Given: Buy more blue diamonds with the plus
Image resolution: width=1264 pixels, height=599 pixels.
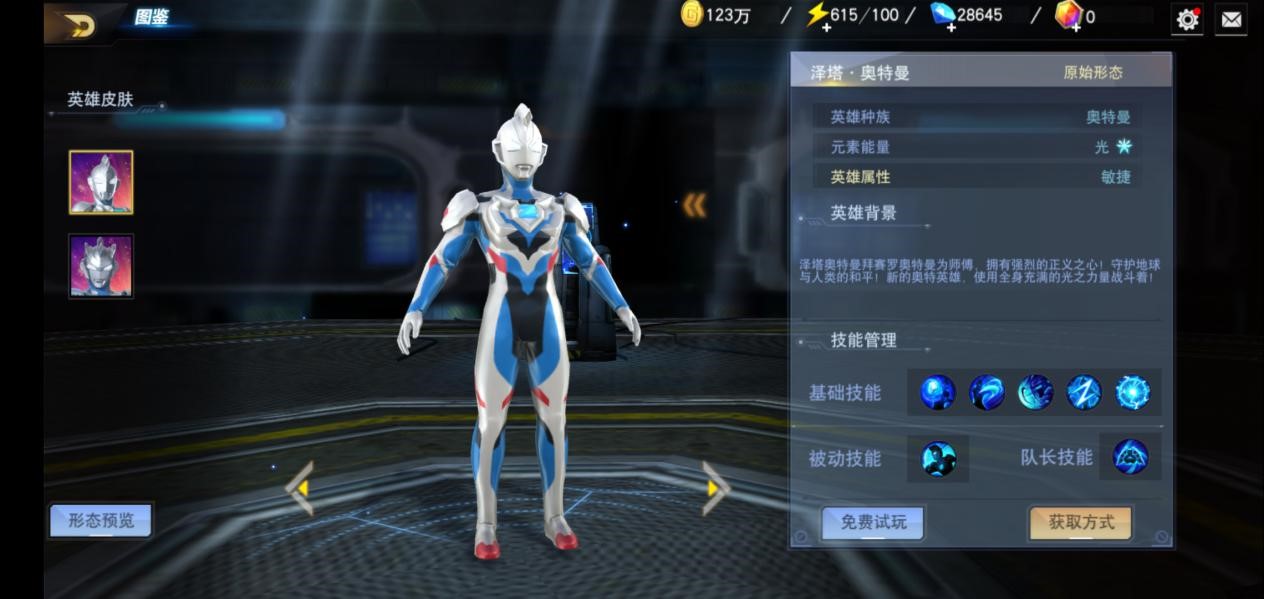Looking at the screenshot, I should click(x=950, y=27).
